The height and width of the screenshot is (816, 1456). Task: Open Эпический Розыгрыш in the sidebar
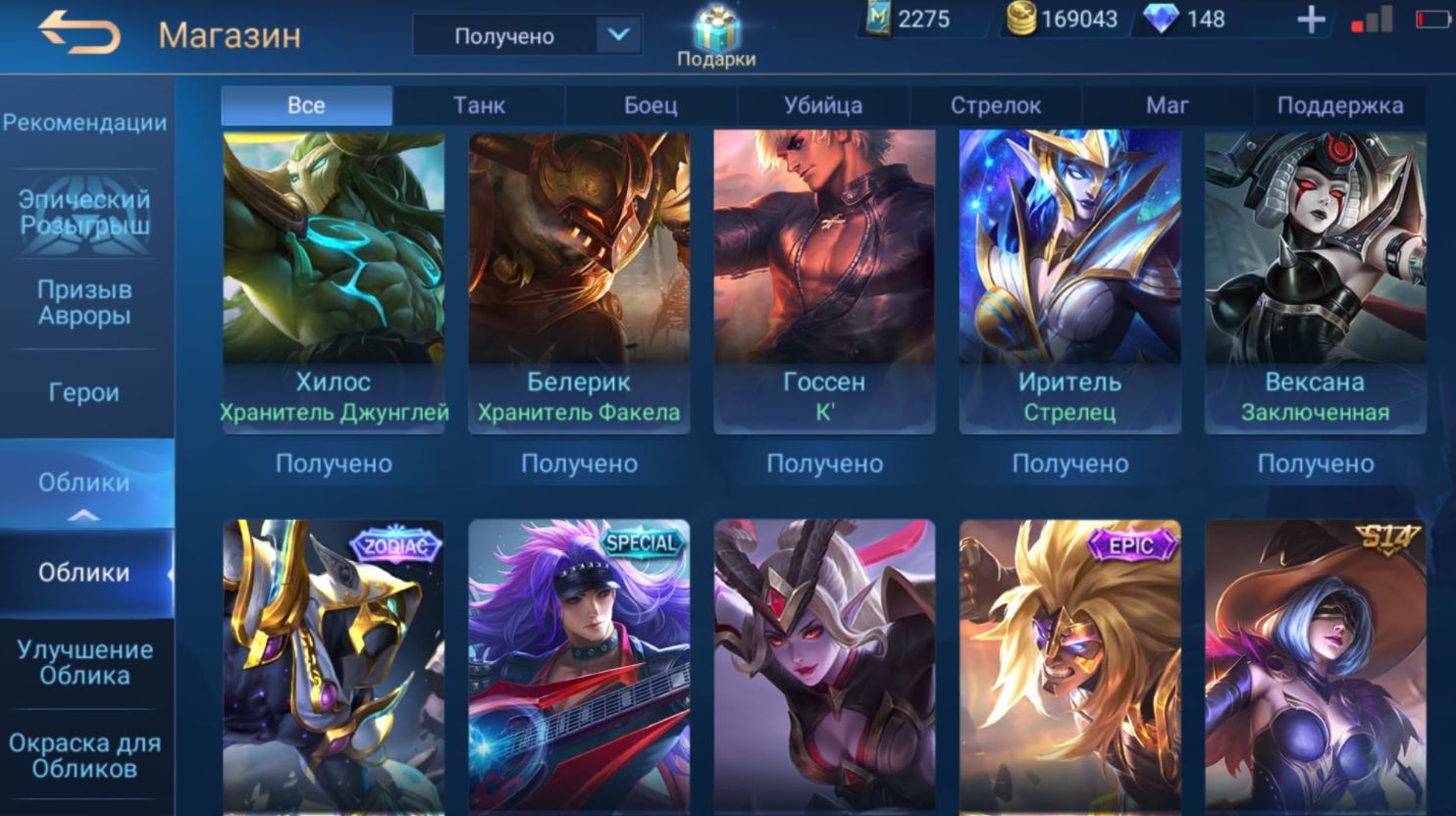point(85,212)
